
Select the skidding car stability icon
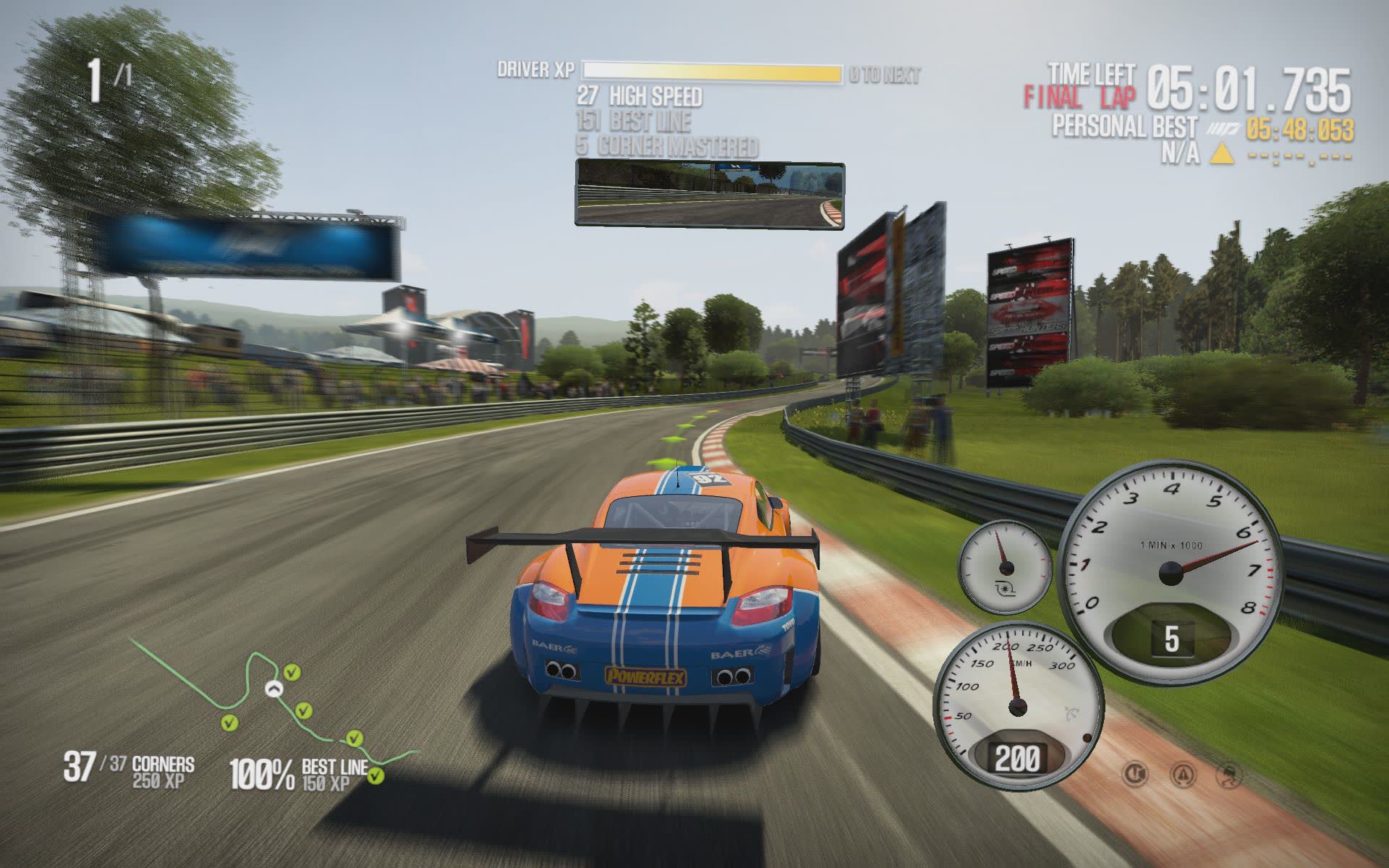point(1231,775)
